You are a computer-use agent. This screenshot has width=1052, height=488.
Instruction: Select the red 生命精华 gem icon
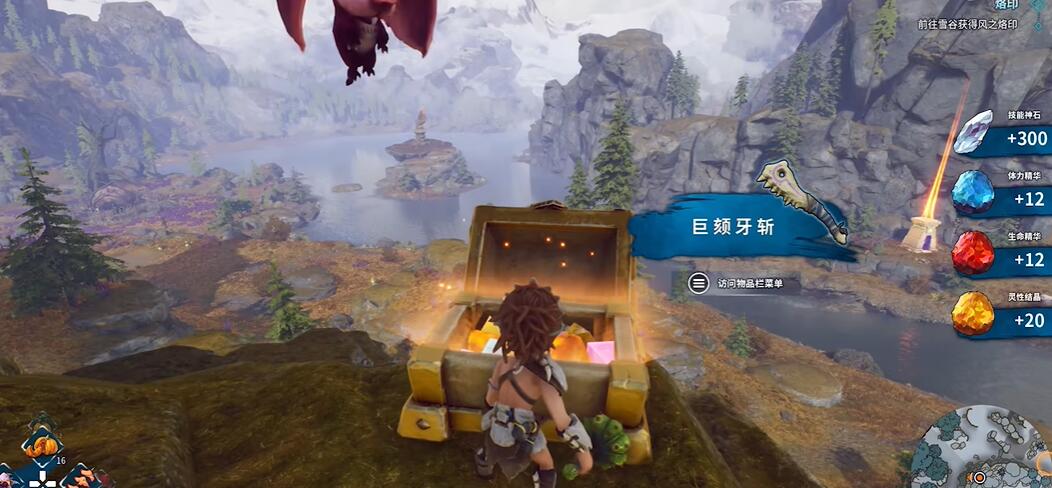point(972,252)
